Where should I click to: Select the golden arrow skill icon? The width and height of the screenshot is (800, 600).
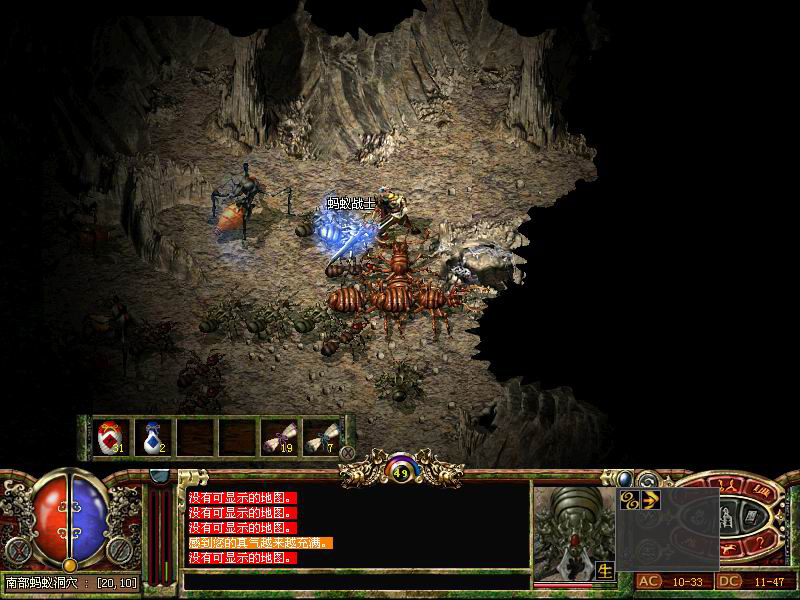tap(649, 498)
